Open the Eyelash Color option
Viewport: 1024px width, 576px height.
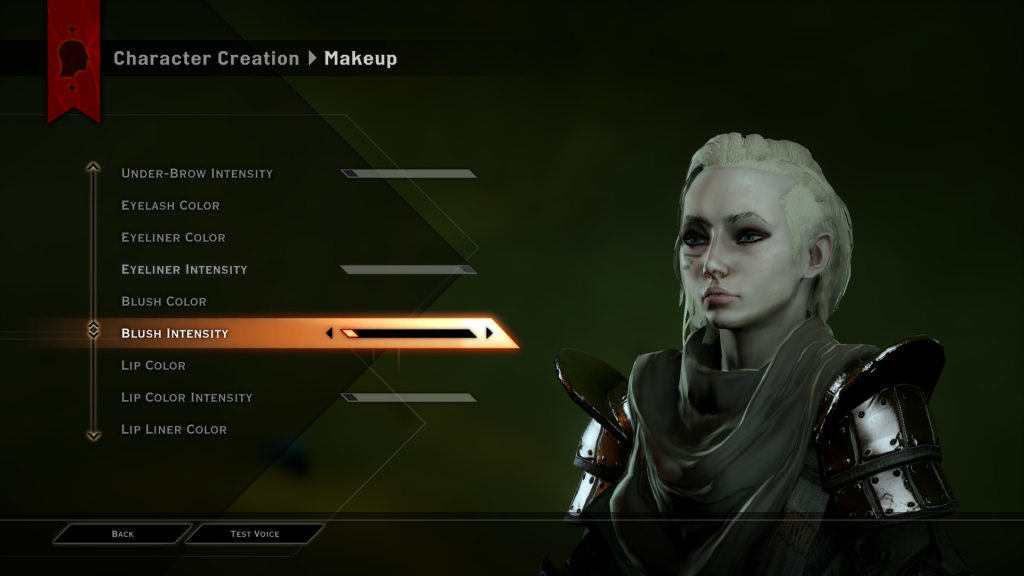[170, 205]
